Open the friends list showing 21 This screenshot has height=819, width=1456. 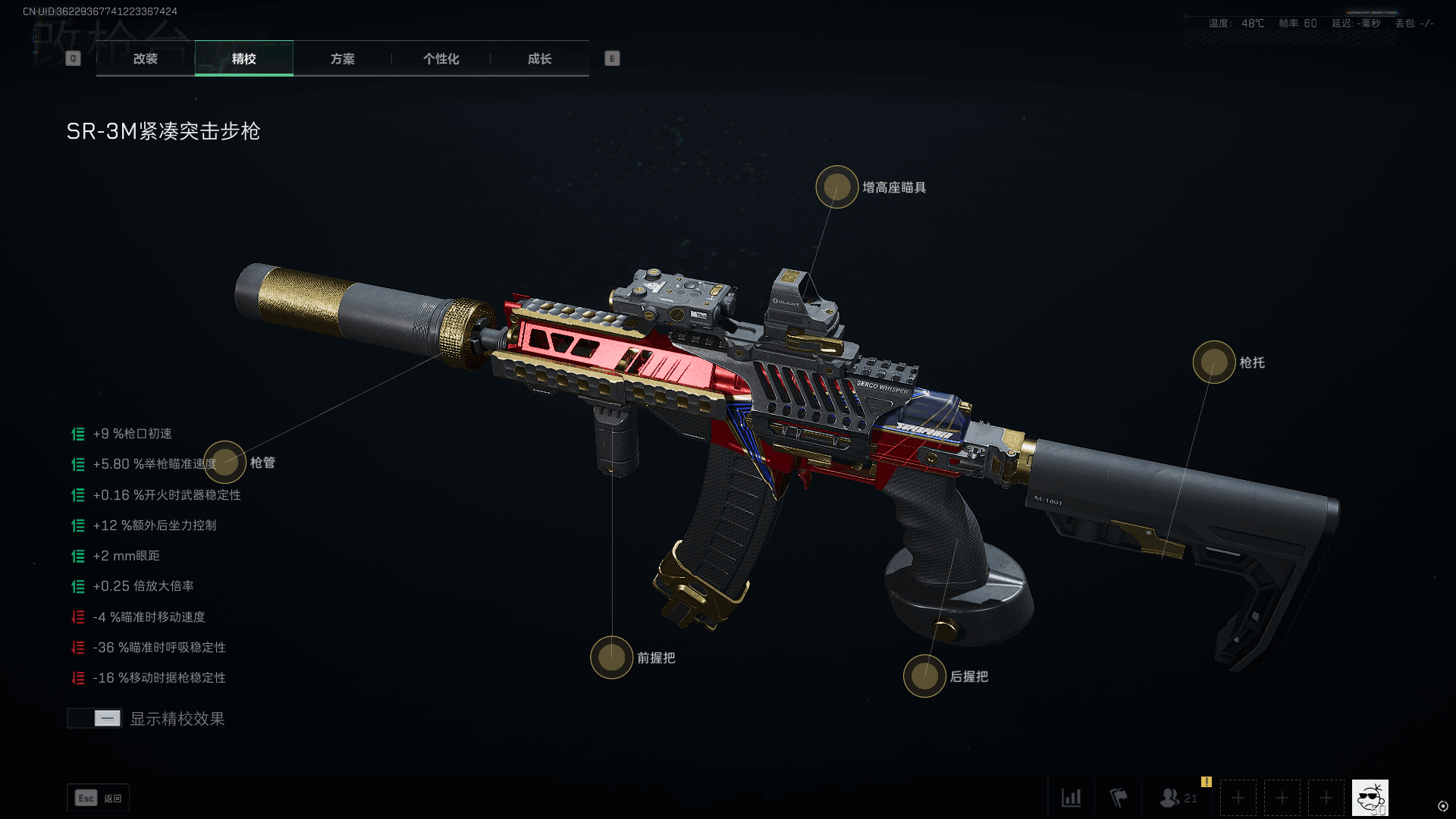pyautogui.click(x=1178, y=798)
